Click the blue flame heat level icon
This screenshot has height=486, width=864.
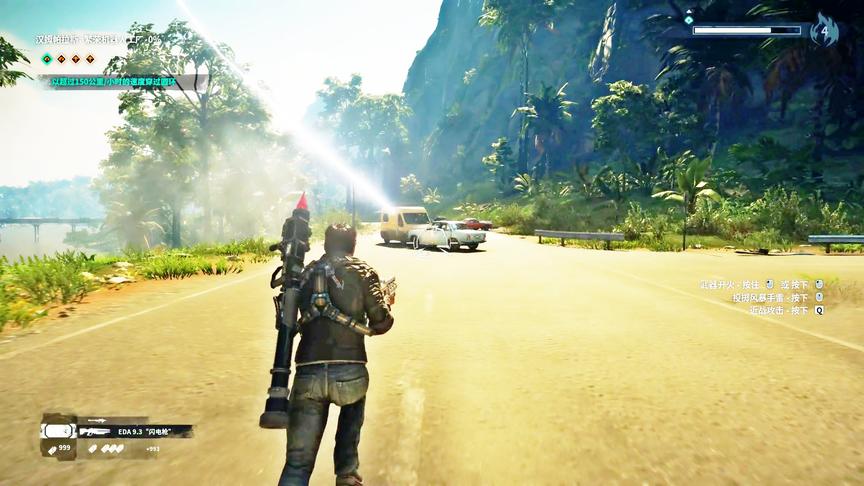pyautogui.click(x=824, y=30)
